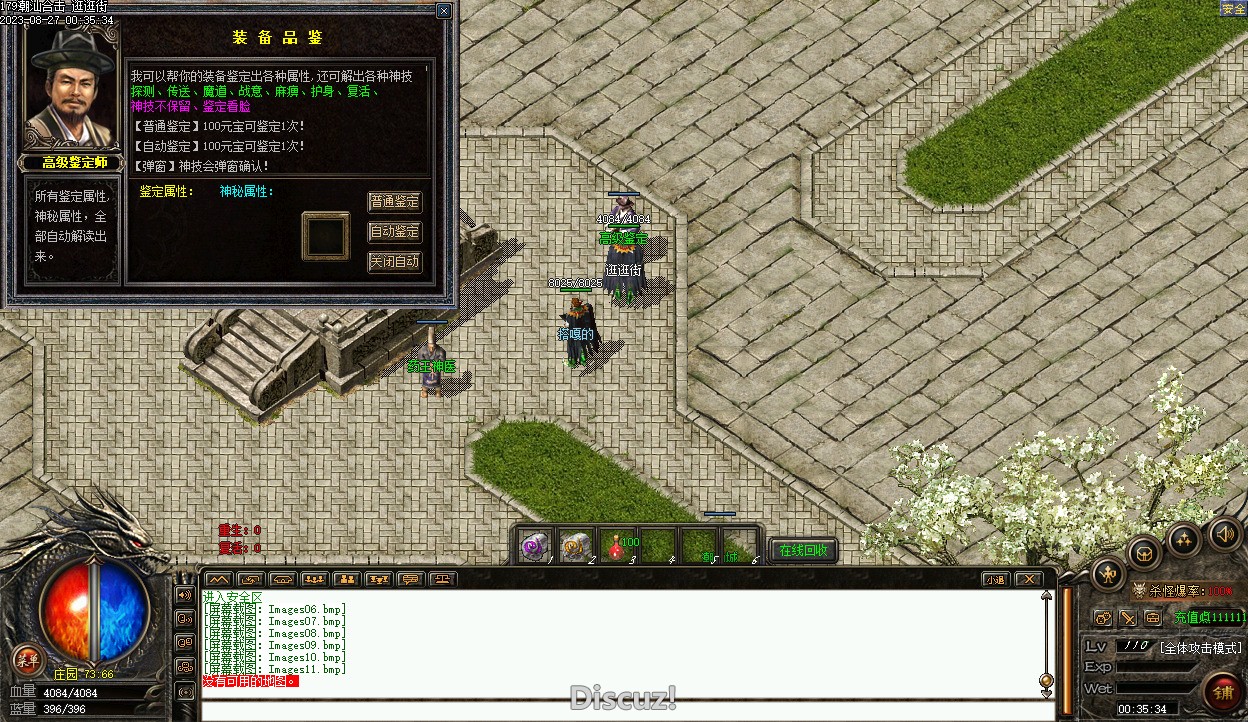The width and height of the screenshot is (1248, 722).
Task: Use the red potion in hotbar slot 3
Action: [x=617, y=546]
